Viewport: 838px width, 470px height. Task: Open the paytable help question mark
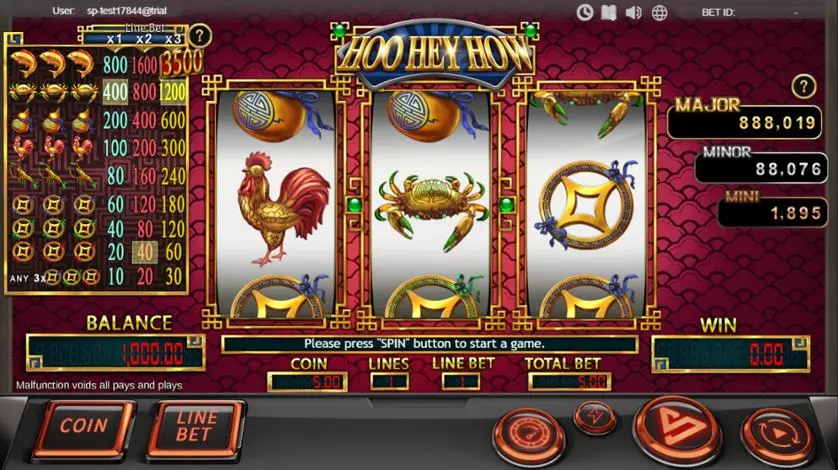[x=200, y=36]
